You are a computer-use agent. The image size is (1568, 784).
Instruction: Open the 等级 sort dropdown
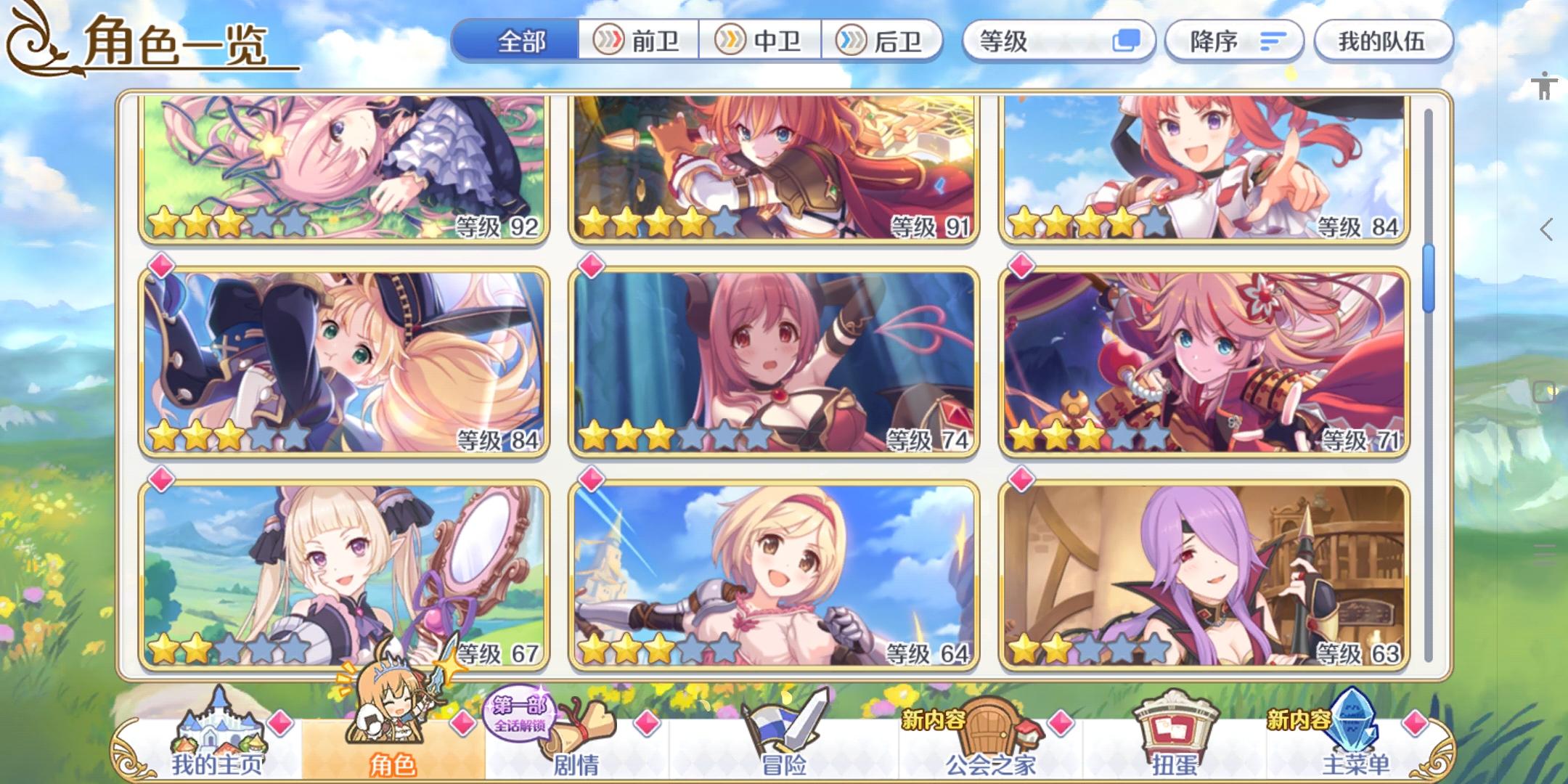1060,41
